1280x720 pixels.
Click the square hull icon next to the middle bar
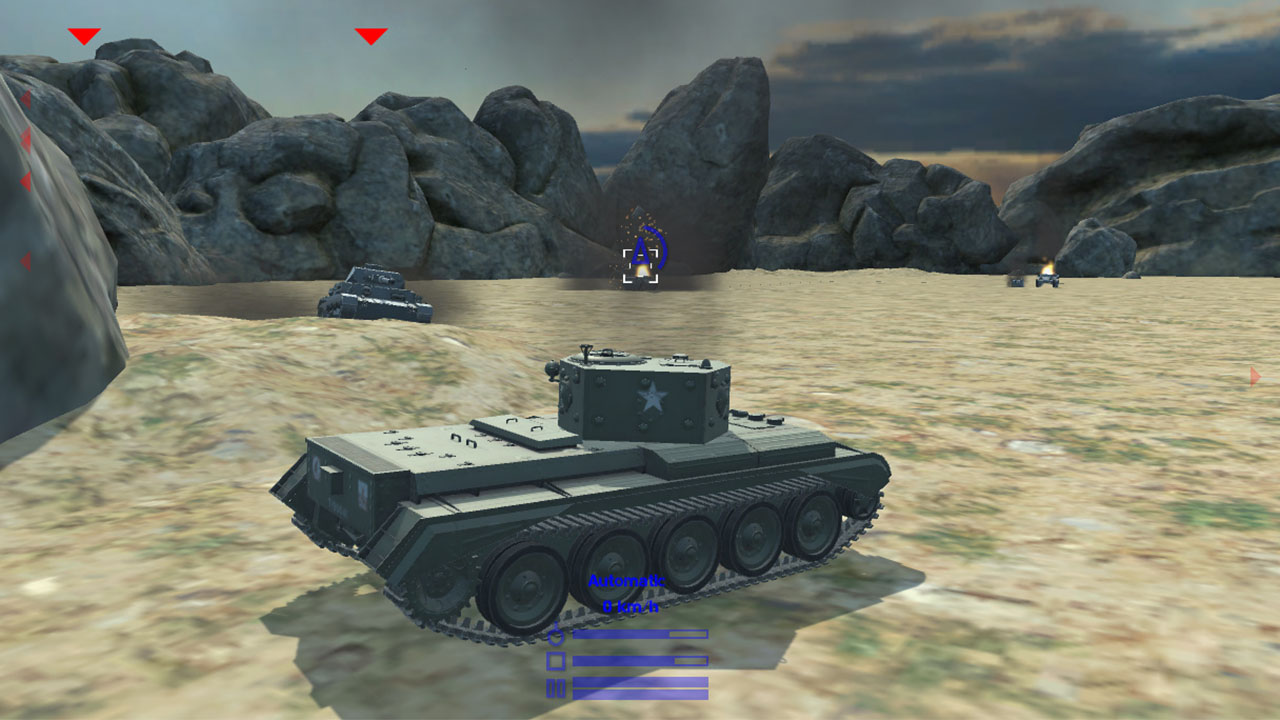(556, 660)
